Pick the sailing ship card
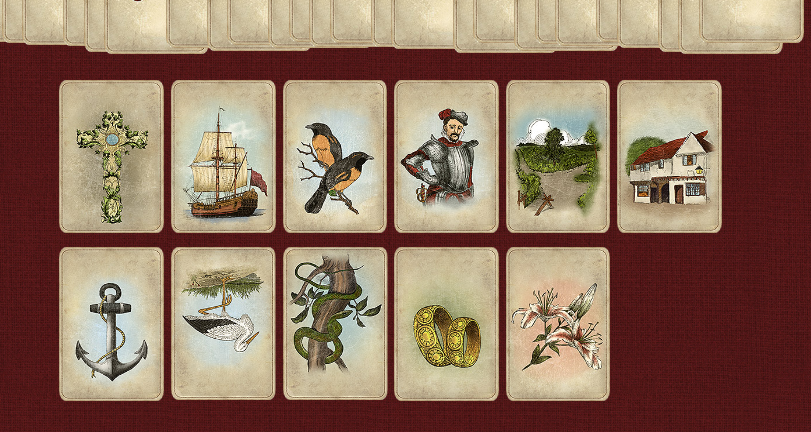The width and height of the screenshot is (811, 432). 223,157
